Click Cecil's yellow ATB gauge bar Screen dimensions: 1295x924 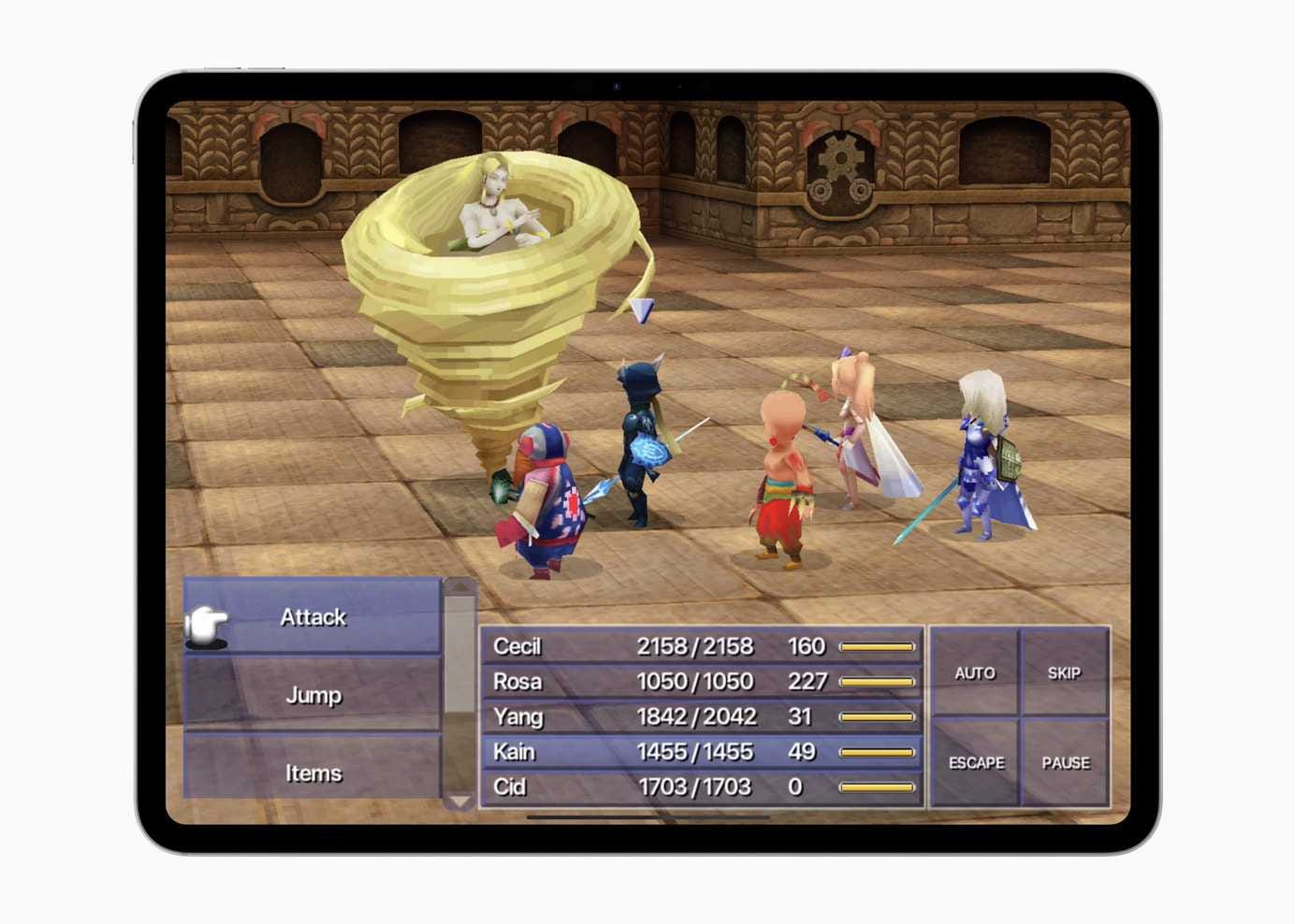[877, 646]
